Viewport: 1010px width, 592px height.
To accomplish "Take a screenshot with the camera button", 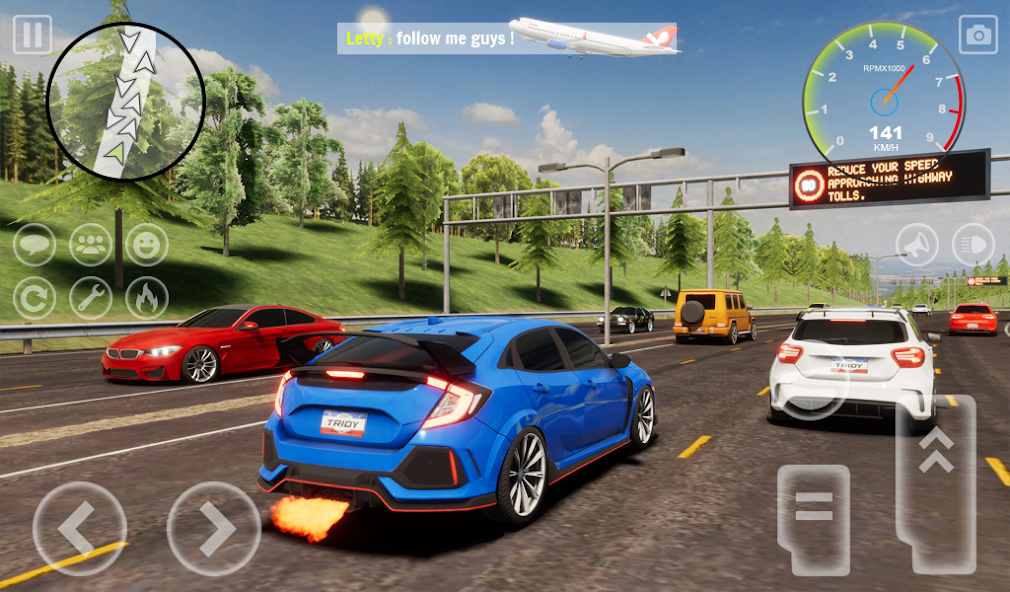I will [x=978, y=35].
